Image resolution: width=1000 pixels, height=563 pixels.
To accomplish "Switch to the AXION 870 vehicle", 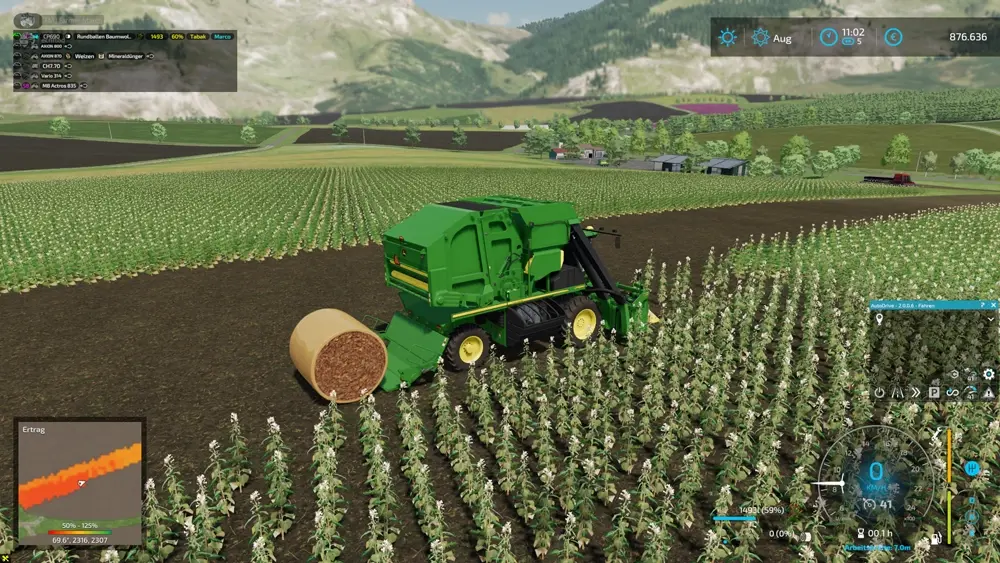I will 50,56.
